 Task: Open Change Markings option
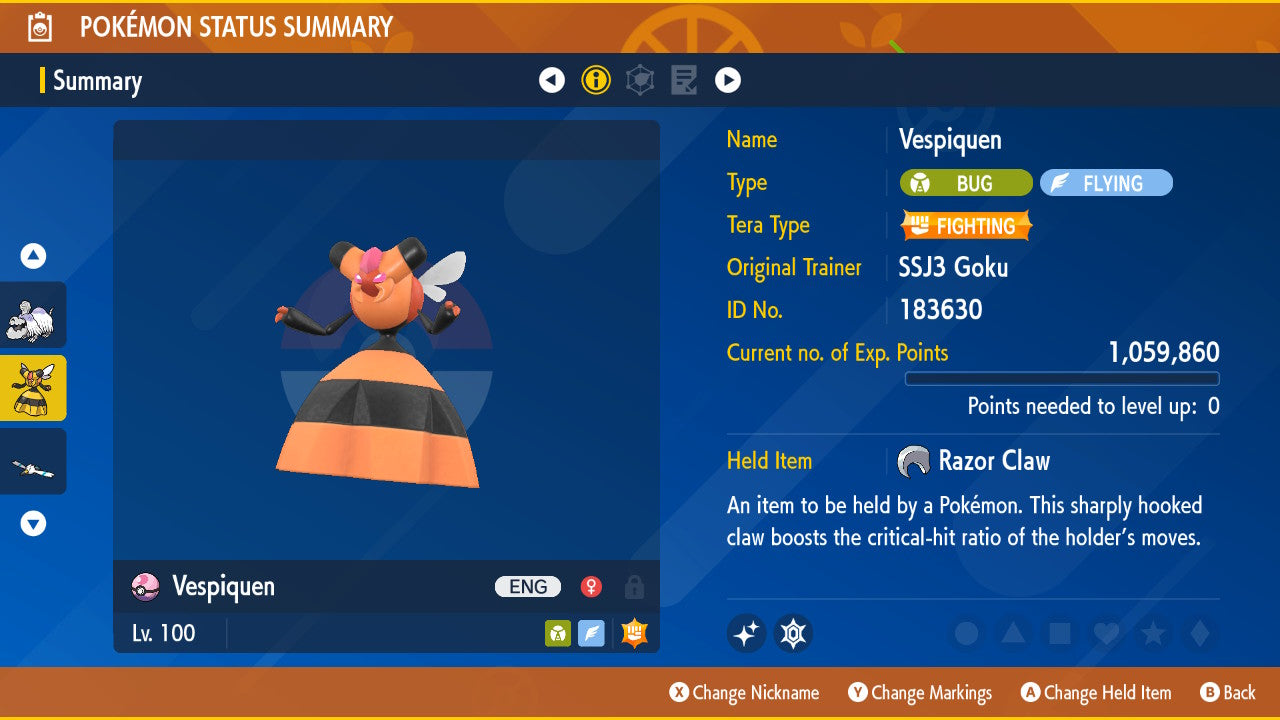pyautogui.click(x=920, y=693)
